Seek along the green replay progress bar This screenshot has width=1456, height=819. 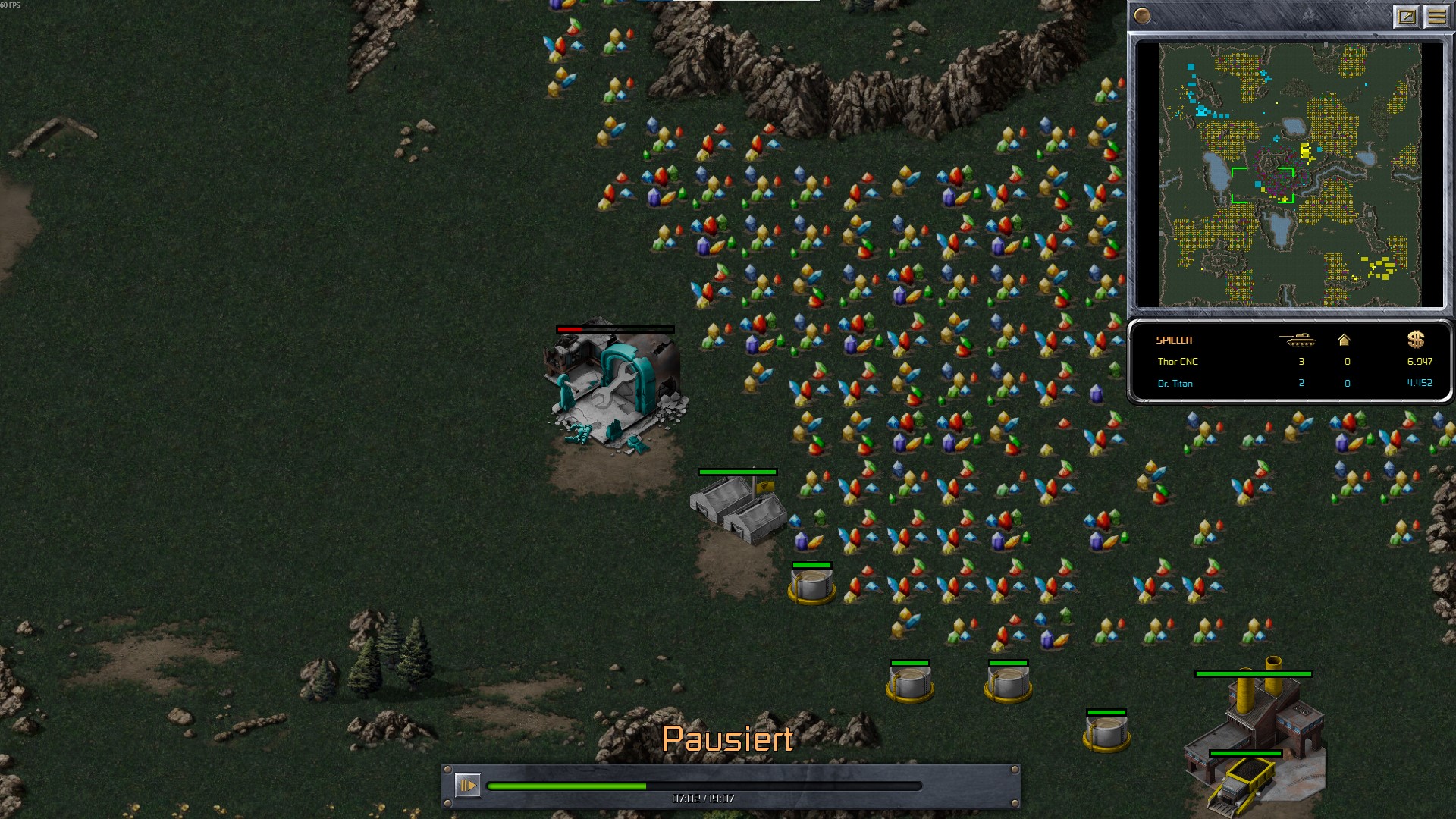click(704, 786)
